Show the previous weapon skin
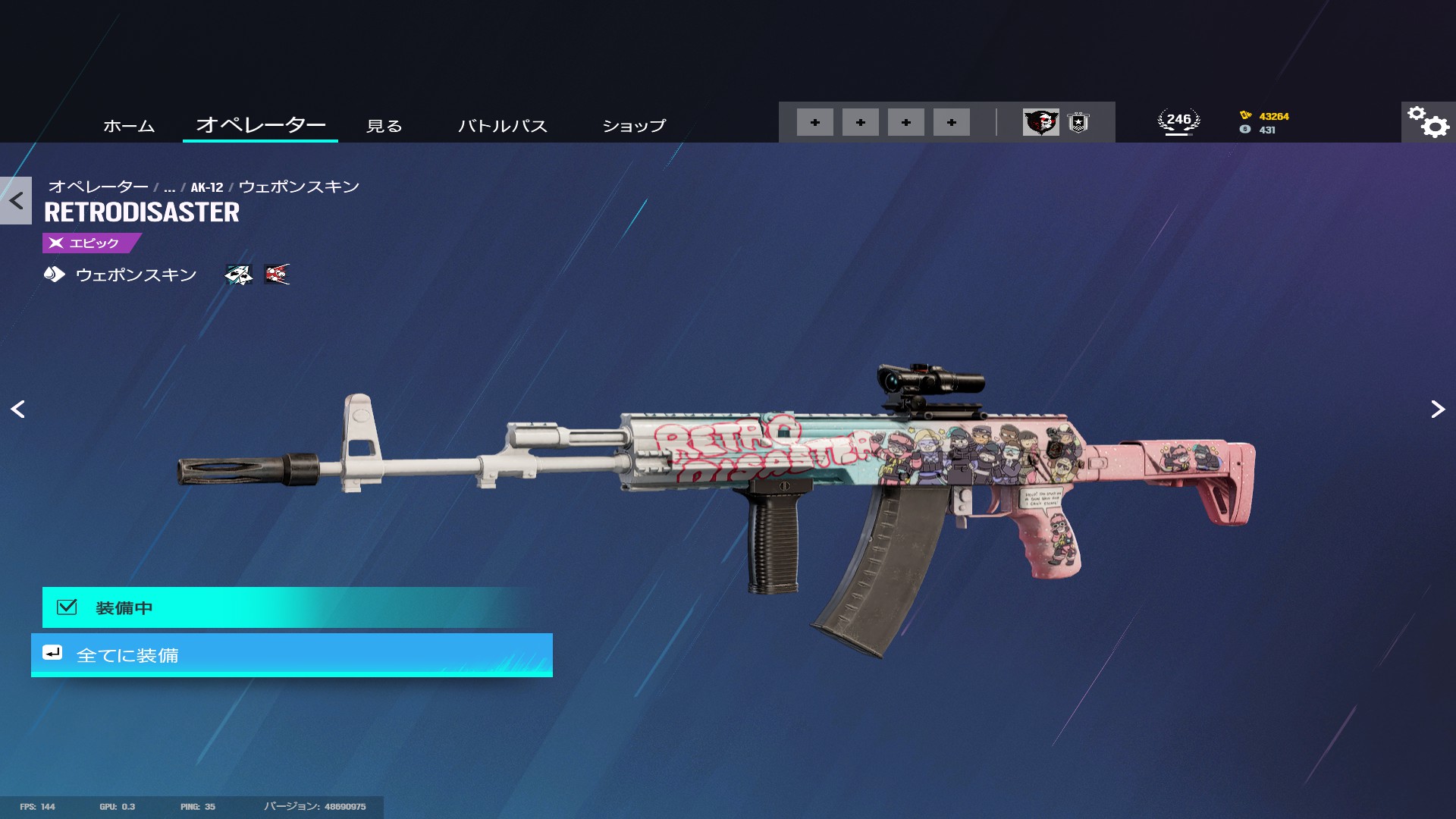Image resolution: width=1456 pixels, height=819 pixels. click(x=18, y=409)
